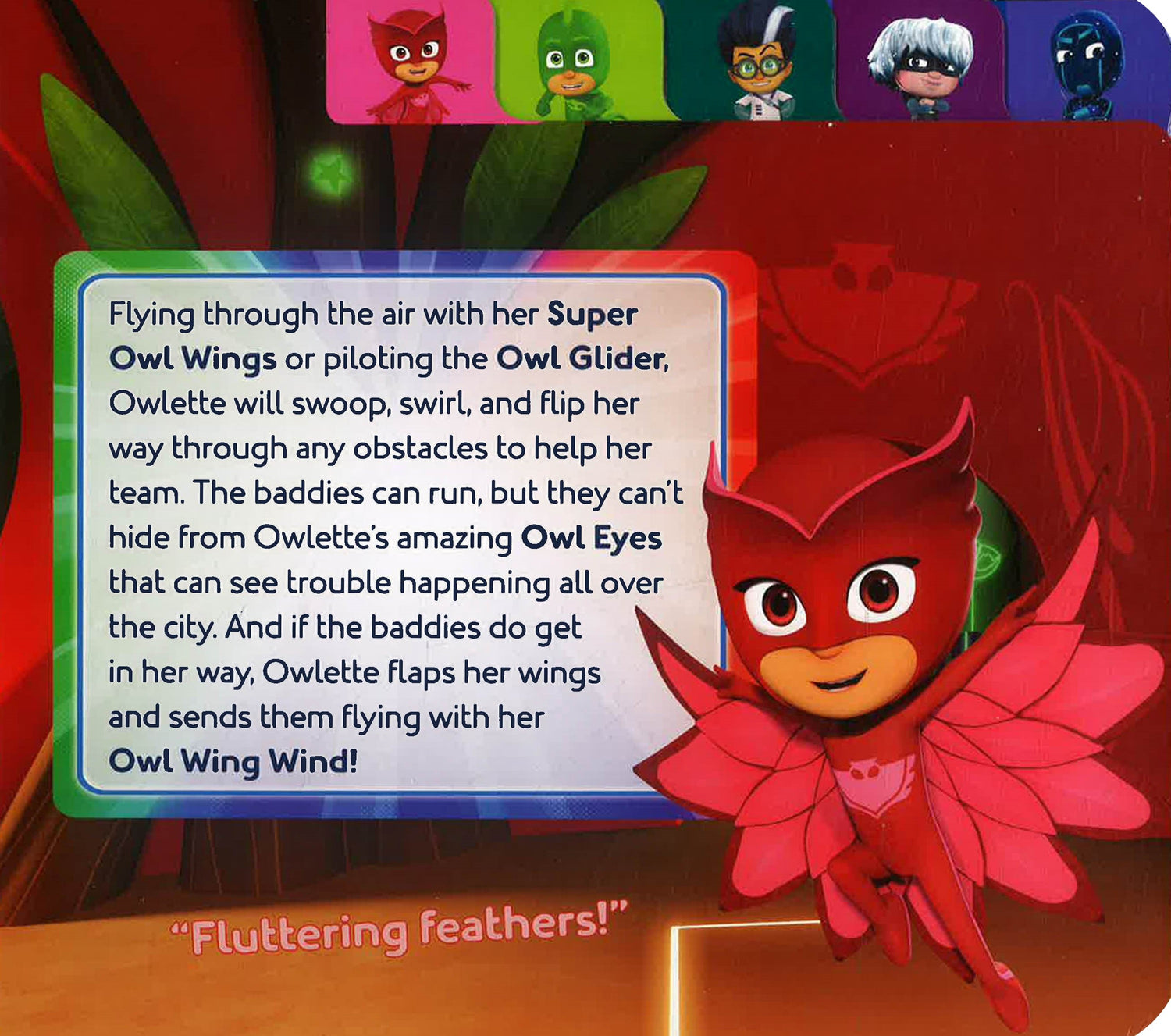Image resolution: width=1171 pixels, height=1036 pixels.
Task: Choose the Luna Girl purple tab
Action: (920, 62)
